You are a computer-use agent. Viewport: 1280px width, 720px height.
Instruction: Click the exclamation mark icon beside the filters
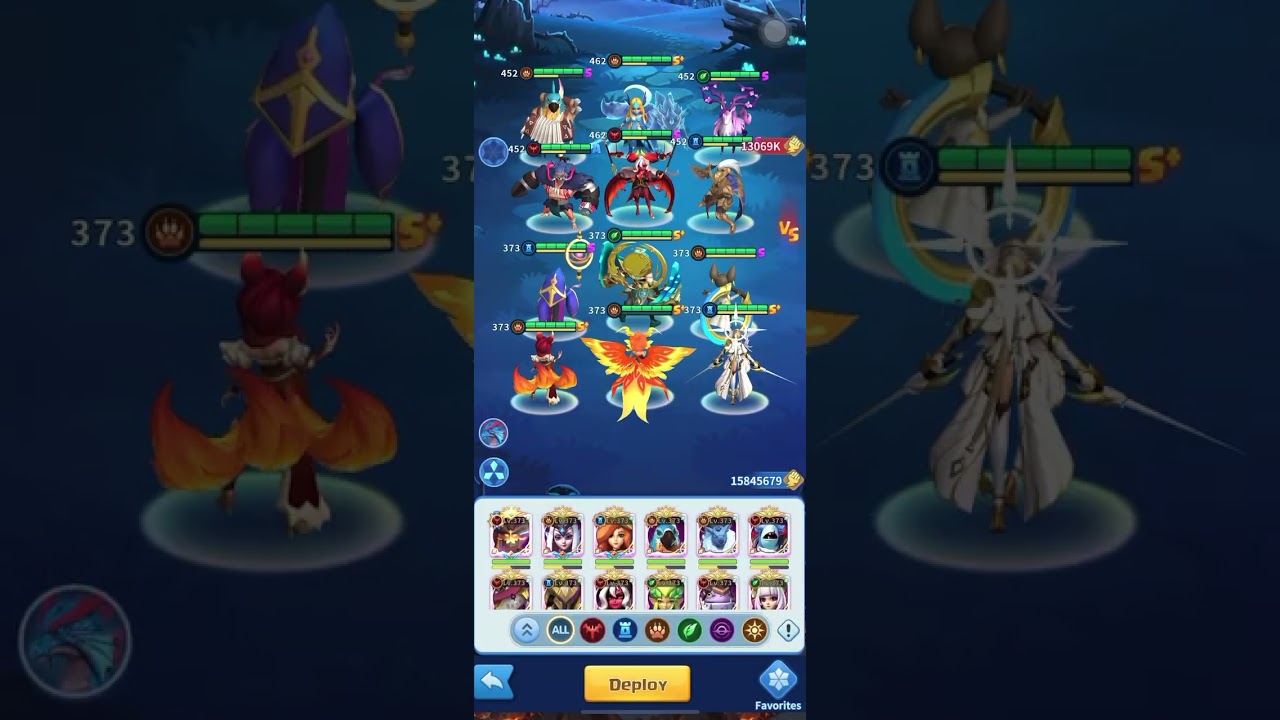(786, 628)
